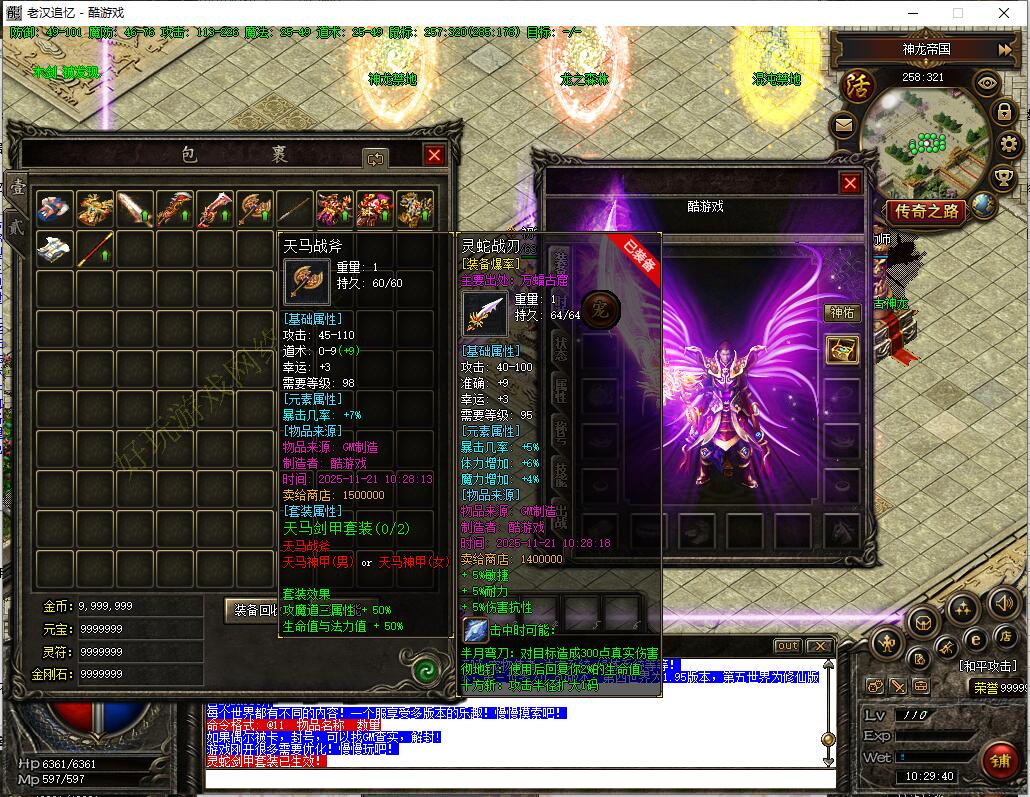Open the 店 shop icon
The image size is (1030, 797).
pos(1004,637)
